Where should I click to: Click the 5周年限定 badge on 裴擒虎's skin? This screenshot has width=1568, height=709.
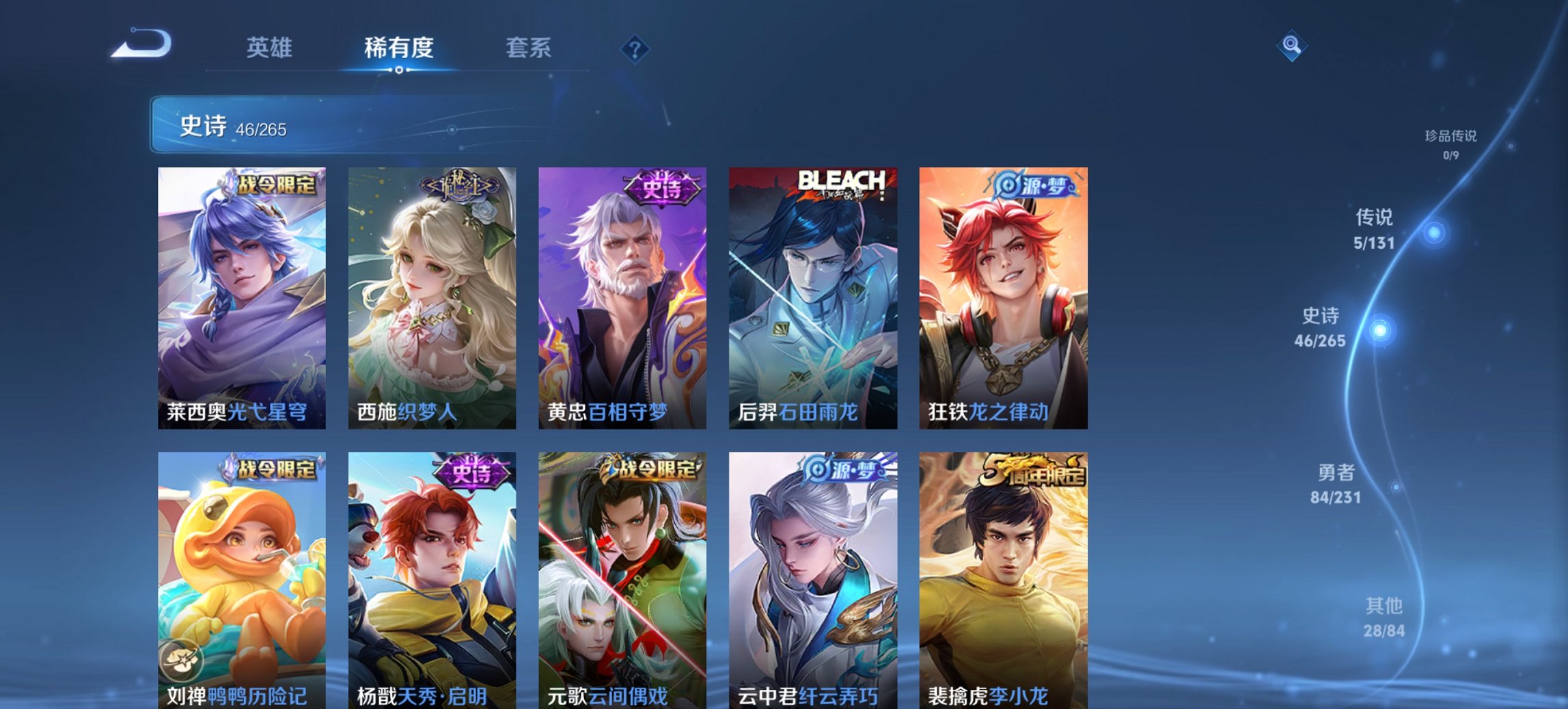point(1036,470)
